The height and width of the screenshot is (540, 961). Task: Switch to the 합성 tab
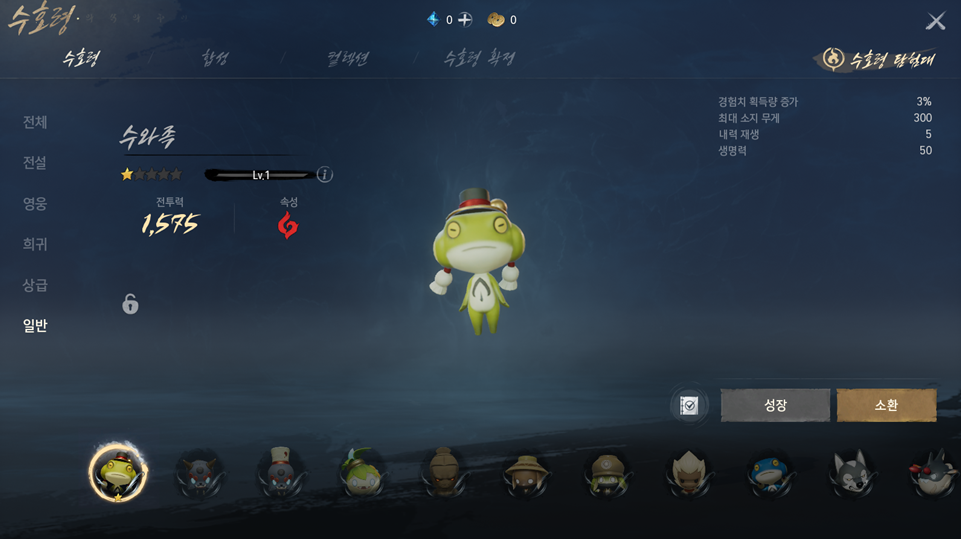pos(215,58)
